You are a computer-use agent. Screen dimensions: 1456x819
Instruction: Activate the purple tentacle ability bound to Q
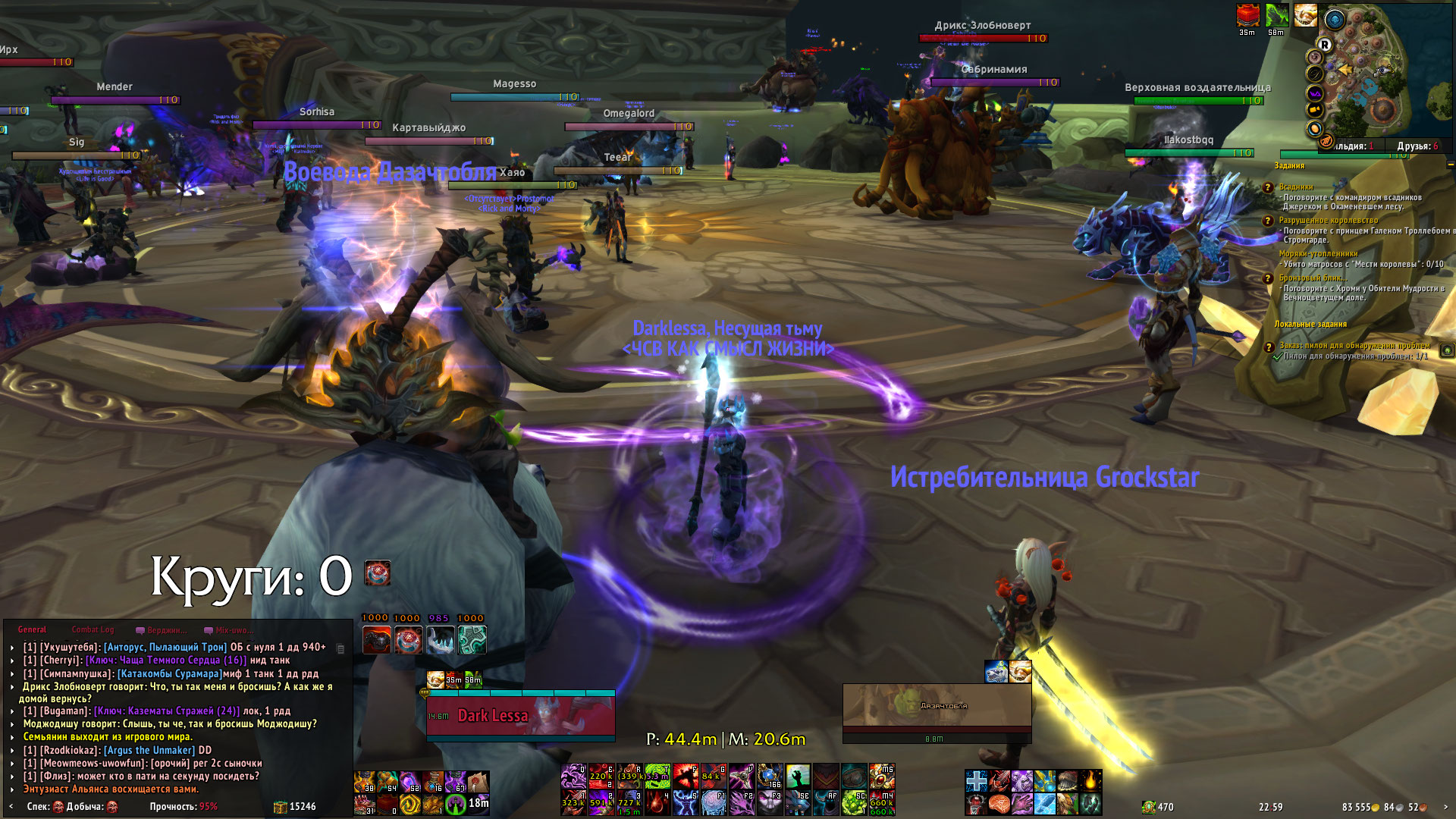pyautogui.click(x=573, y=776)
